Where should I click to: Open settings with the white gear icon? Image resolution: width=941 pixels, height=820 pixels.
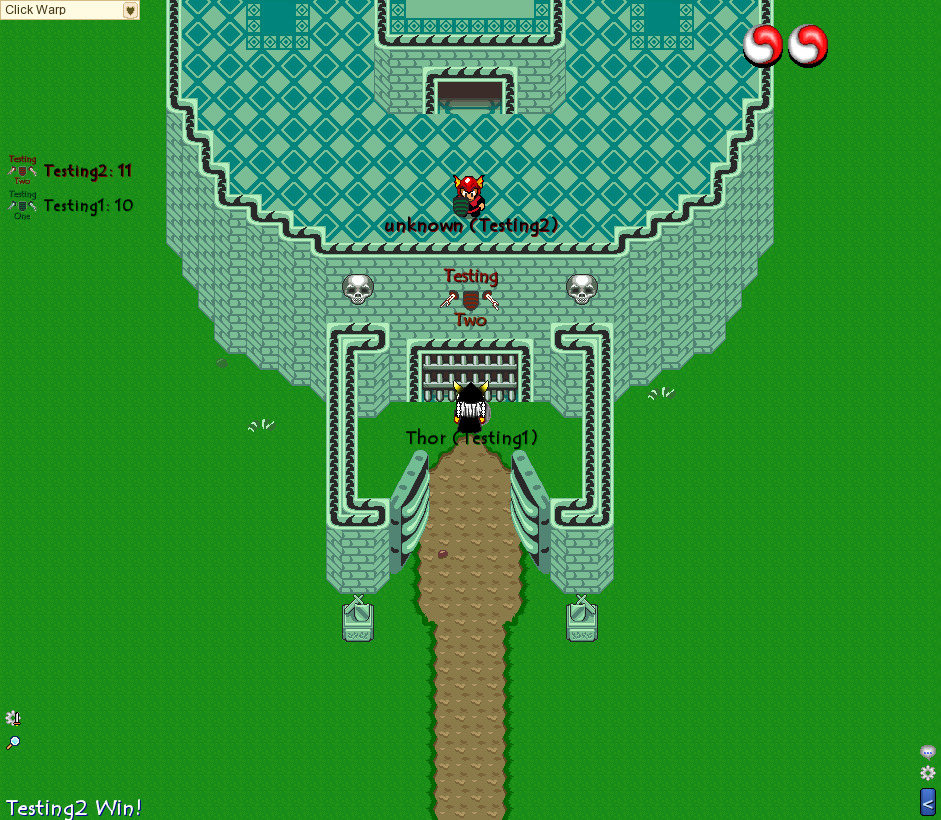(x=927, y=773)
